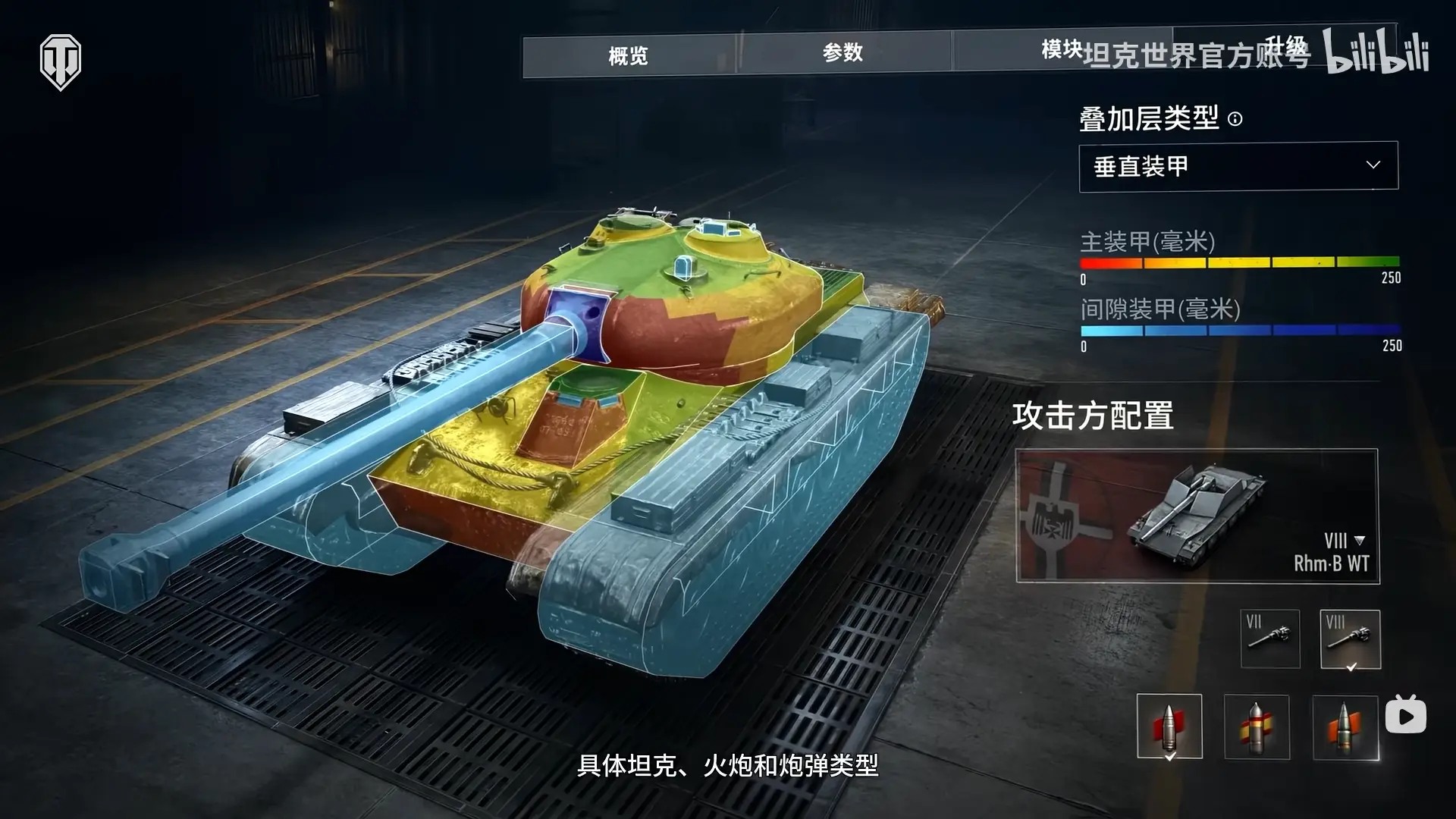1456x819 pixels.
Task: Click the bilibili TV play icon
Action: pyautogui.click(x=1405, y=715)
